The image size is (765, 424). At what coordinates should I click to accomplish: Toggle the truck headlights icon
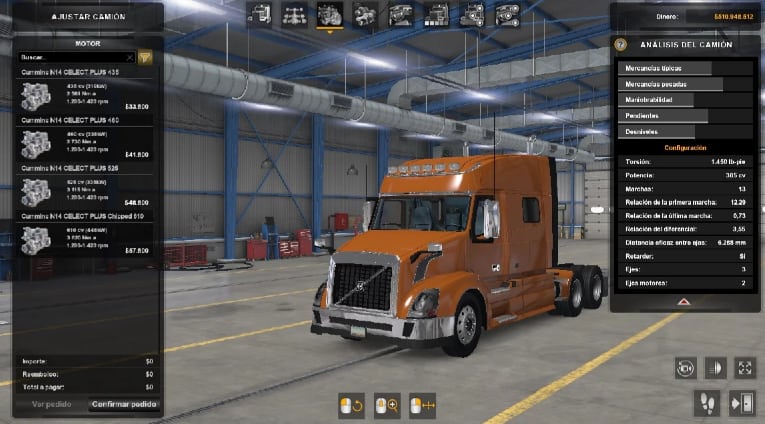pyautogui.click(x=715, y=368)
